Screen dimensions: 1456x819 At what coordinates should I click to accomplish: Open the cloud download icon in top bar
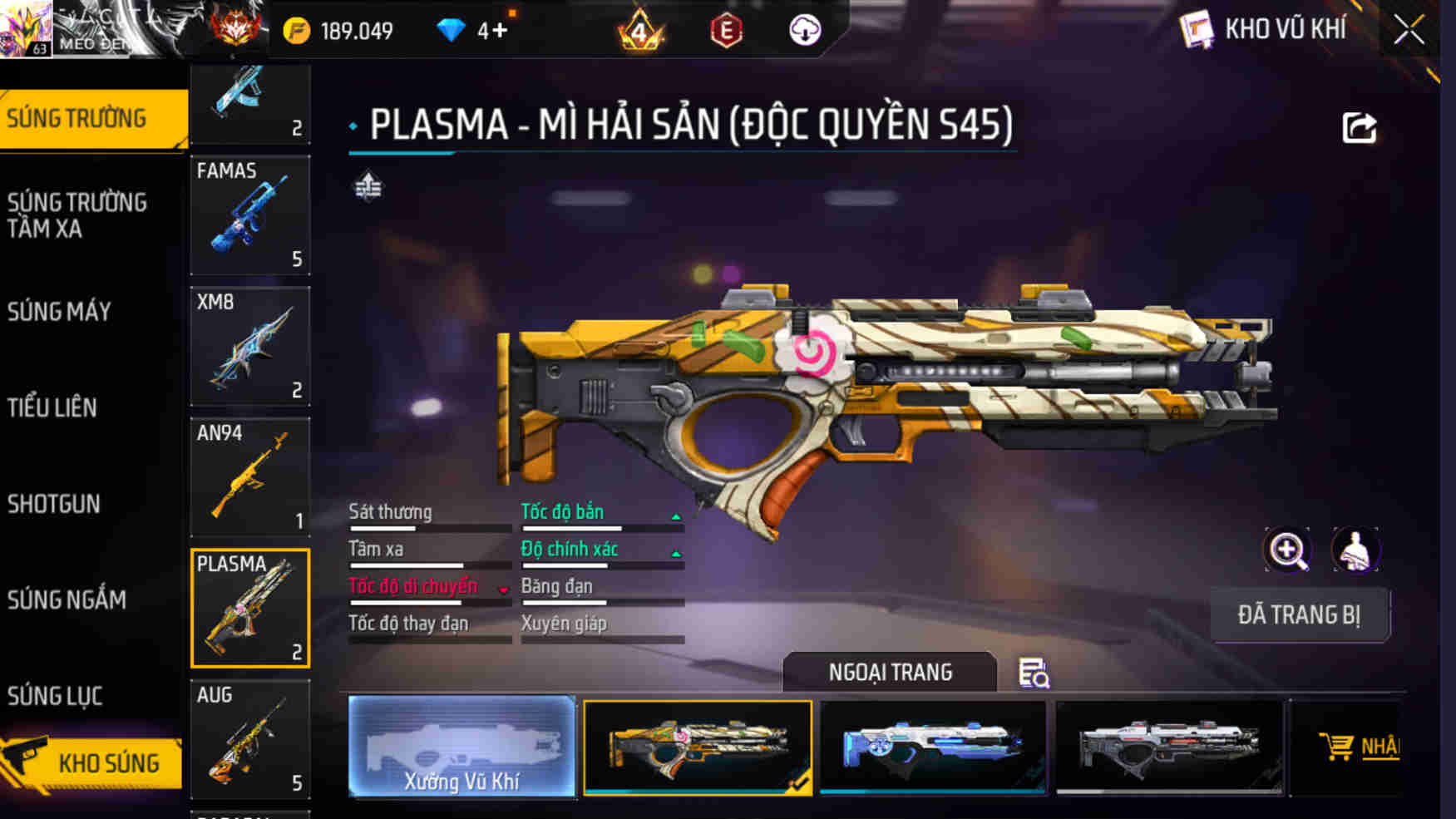804,30
